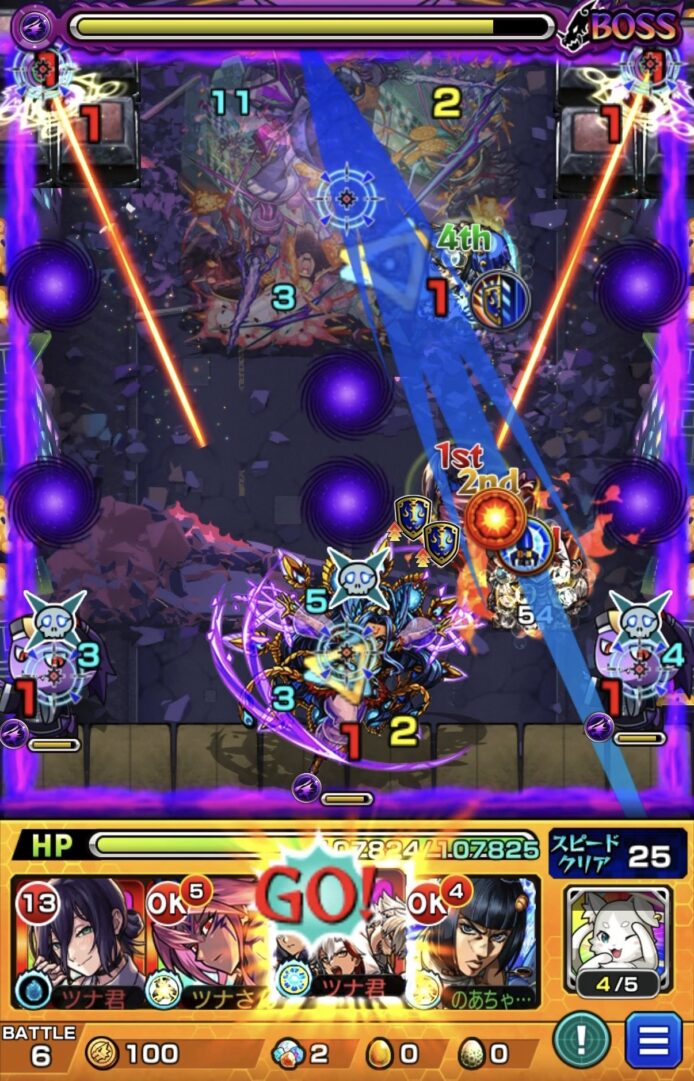Open the blue hamburger menu button
This screenshot has width=694, height=1081.
click(653, 1041)
